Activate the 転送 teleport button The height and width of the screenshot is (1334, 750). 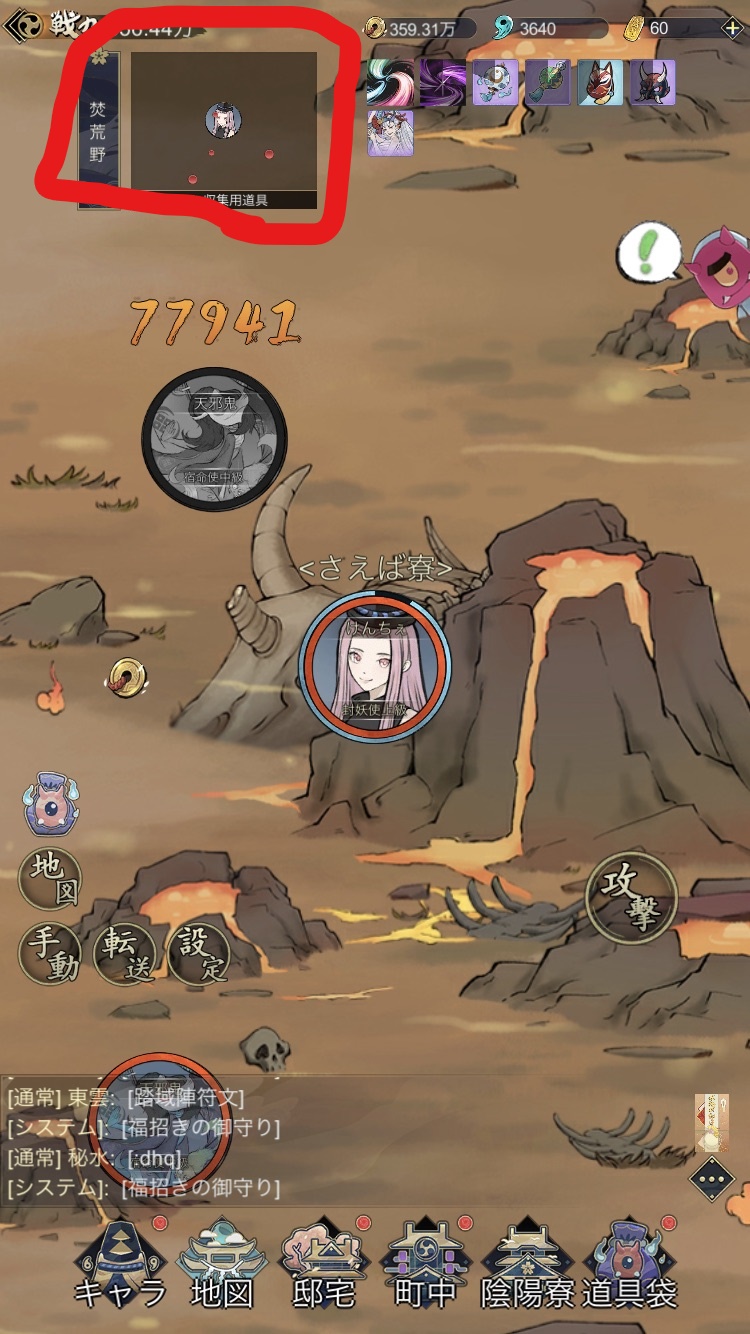pos(124,954)
